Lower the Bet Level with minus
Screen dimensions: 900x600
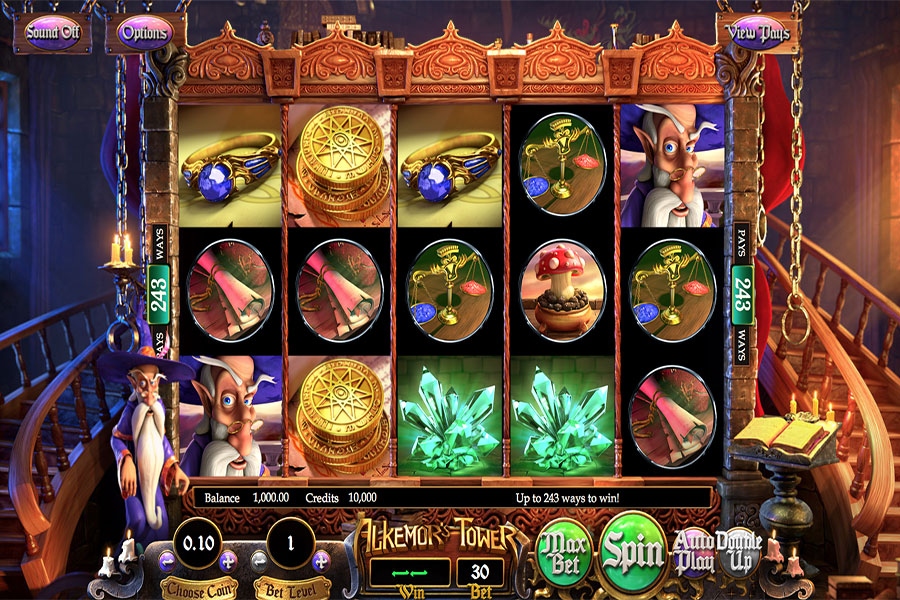[x=258, y=560]
